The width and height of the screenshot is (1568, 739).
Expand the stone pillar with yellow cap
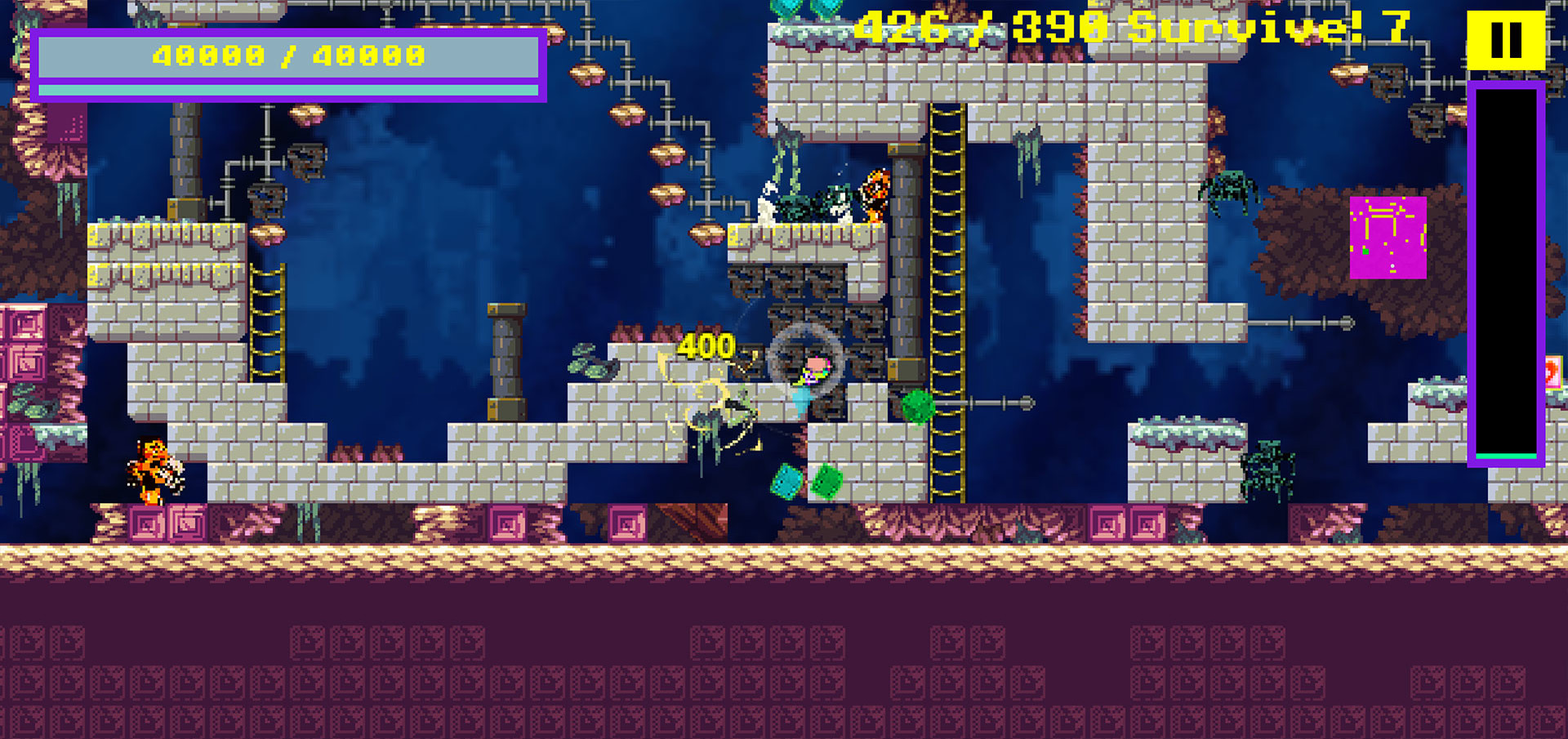(506, 359)
